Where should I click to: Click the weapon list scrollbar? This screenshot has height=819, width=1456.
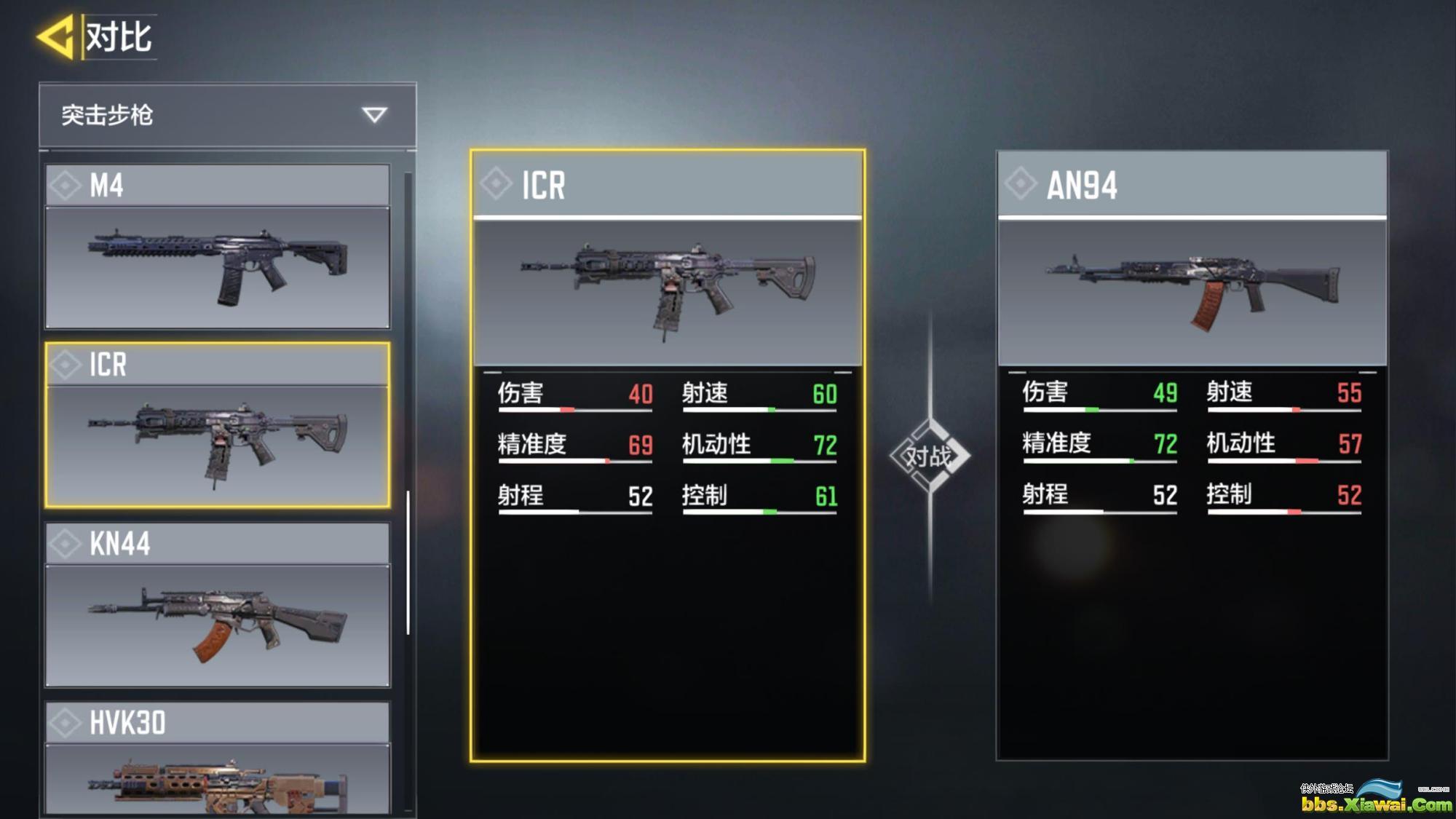(x=408, y=562)
